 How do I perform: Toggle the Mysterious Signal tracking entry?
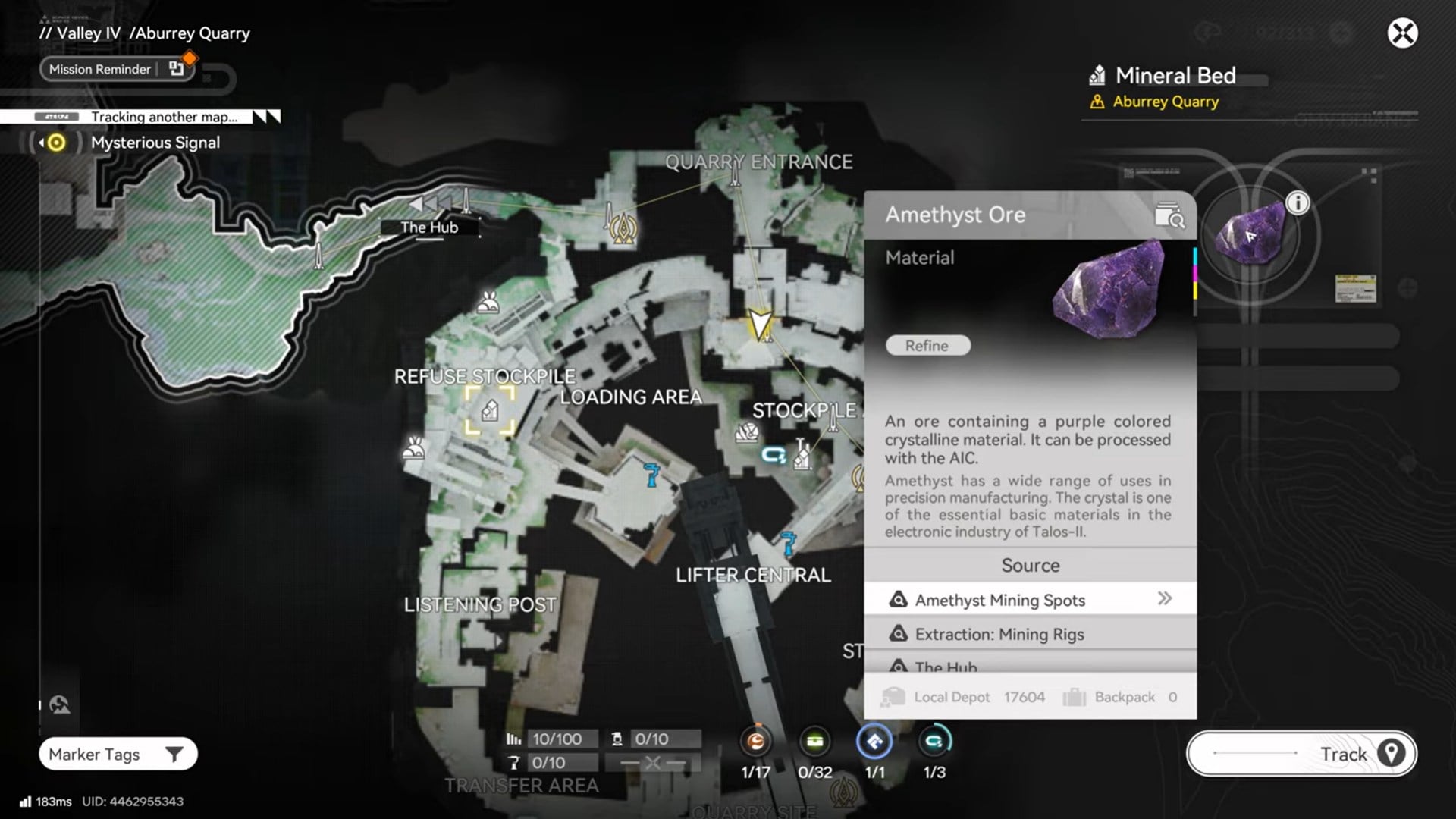(155, 143)
